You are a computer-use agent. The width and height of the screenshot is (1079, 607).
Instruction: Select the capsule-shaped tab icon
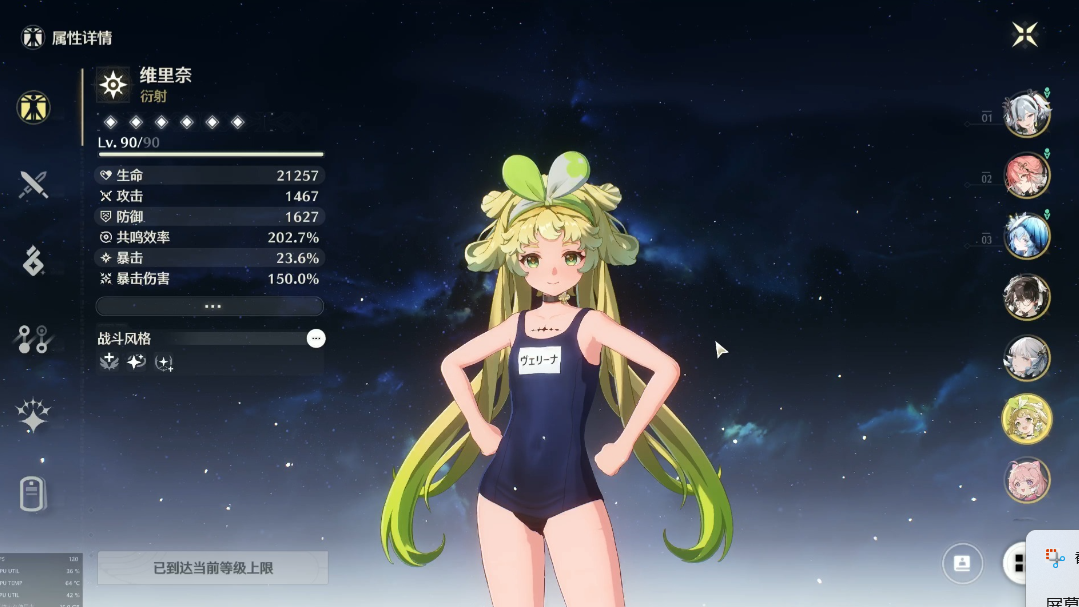(33, 494)
